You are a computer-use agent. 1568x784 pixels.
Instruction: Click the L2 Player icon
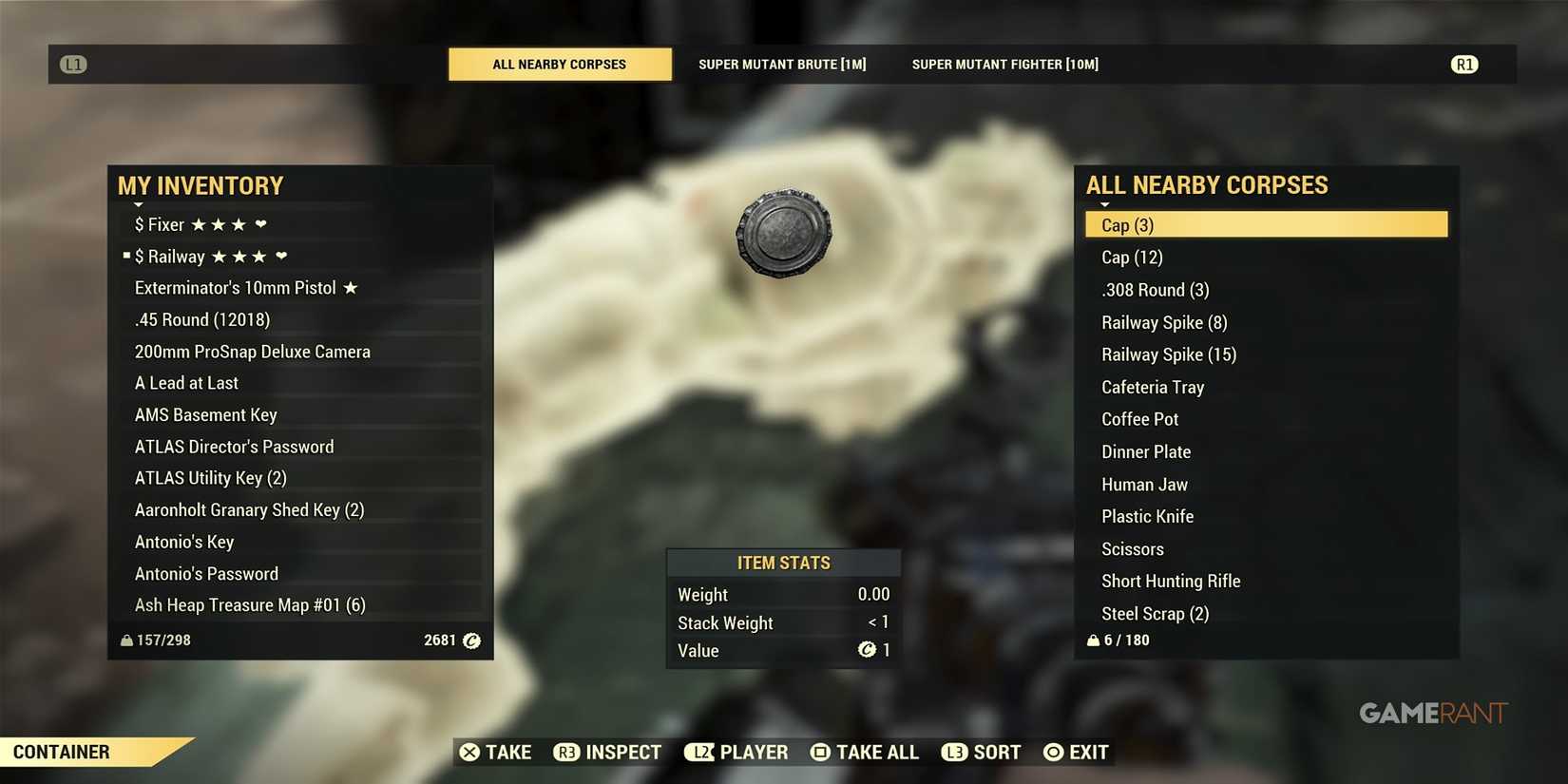pyautogui.click(x=700, y=752)
